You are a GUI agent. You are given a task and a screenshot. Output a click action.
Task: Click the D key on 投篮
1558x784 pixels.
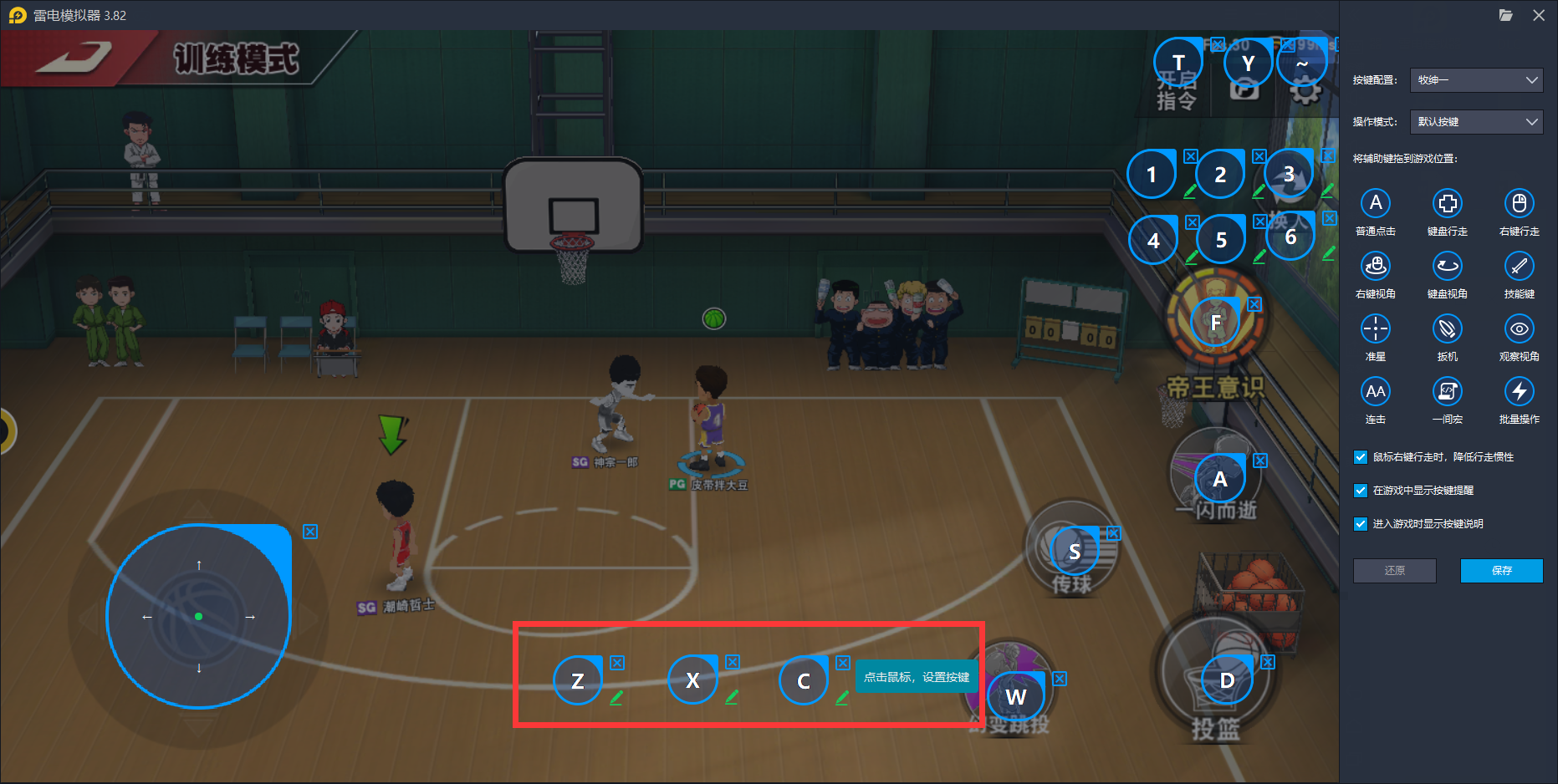pos(1227,680)
